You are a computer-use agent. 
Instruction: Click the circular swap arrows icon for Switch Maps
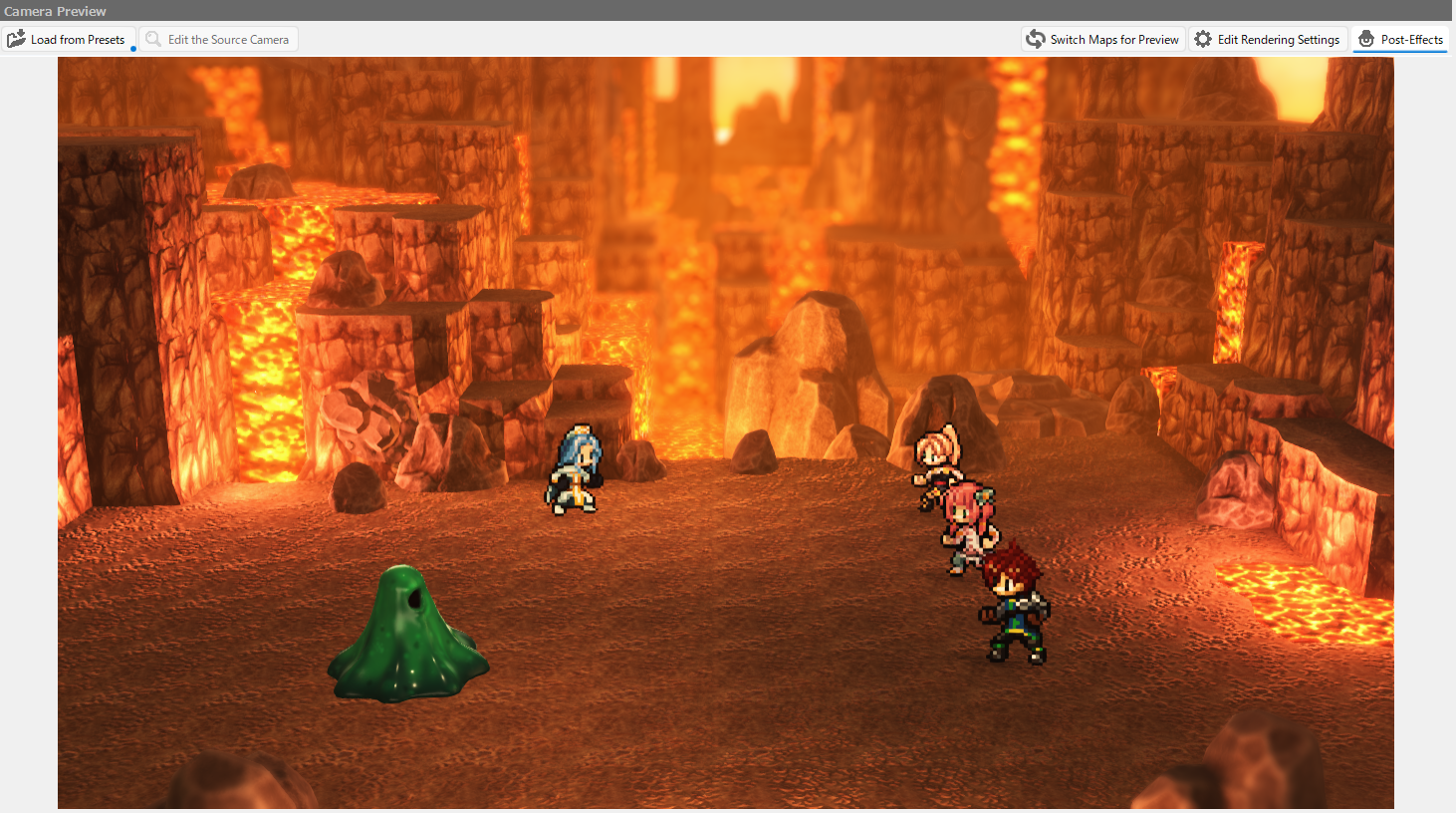coord(1035,38)
